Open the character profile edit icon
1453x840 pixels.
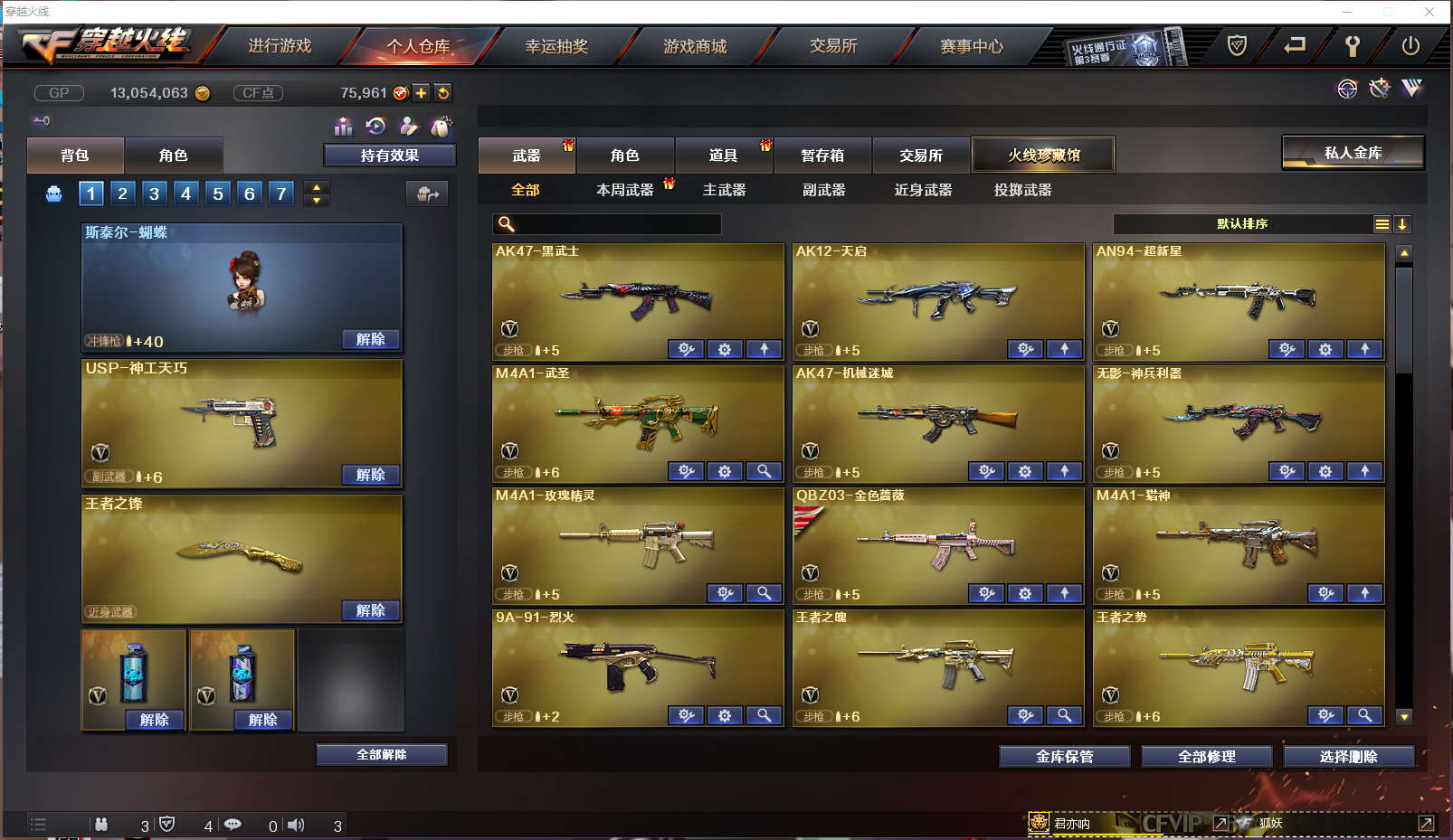(x=408, y=127)
